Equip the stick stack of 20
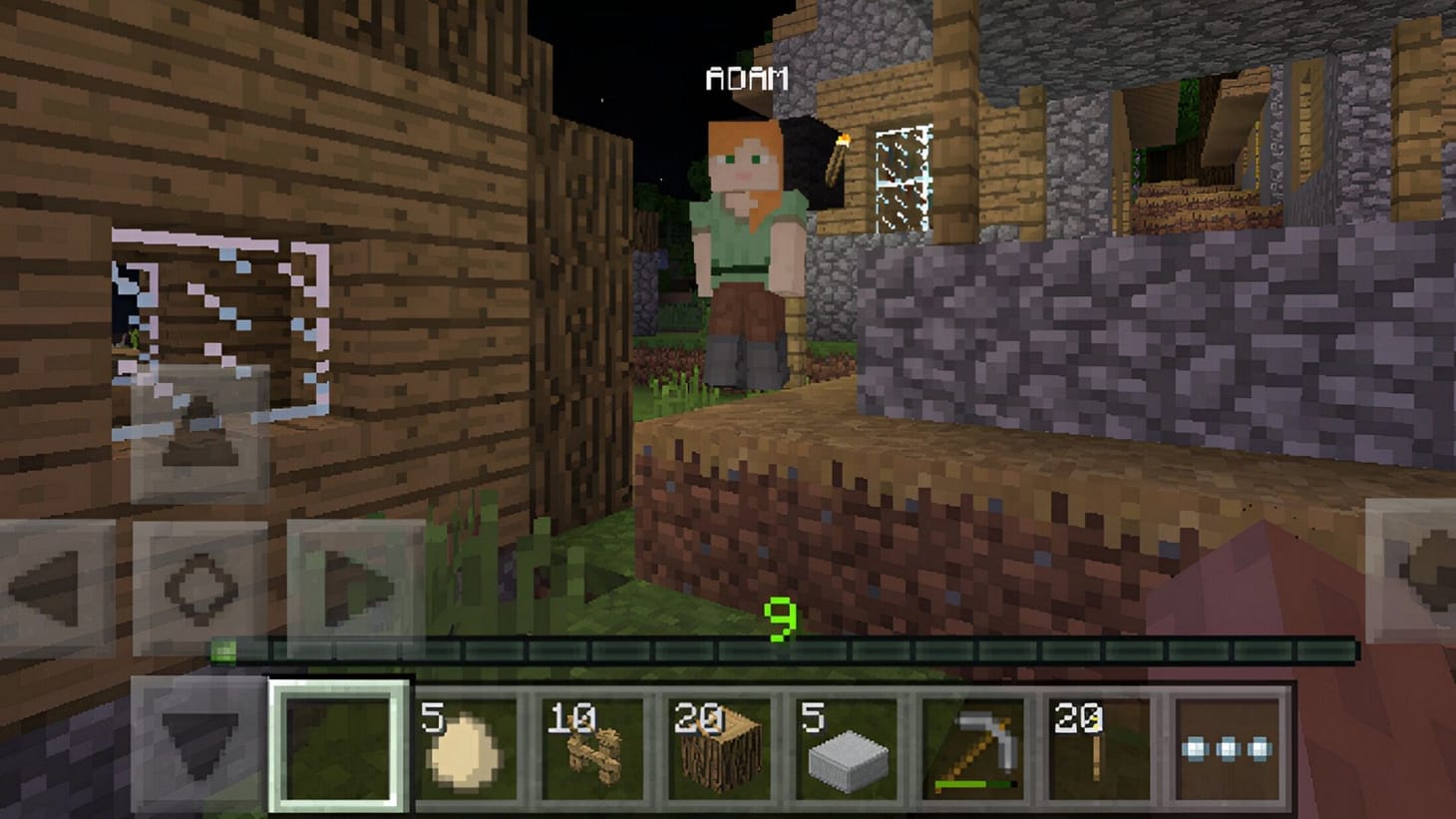1456x819 pixels. point(1097,747)
